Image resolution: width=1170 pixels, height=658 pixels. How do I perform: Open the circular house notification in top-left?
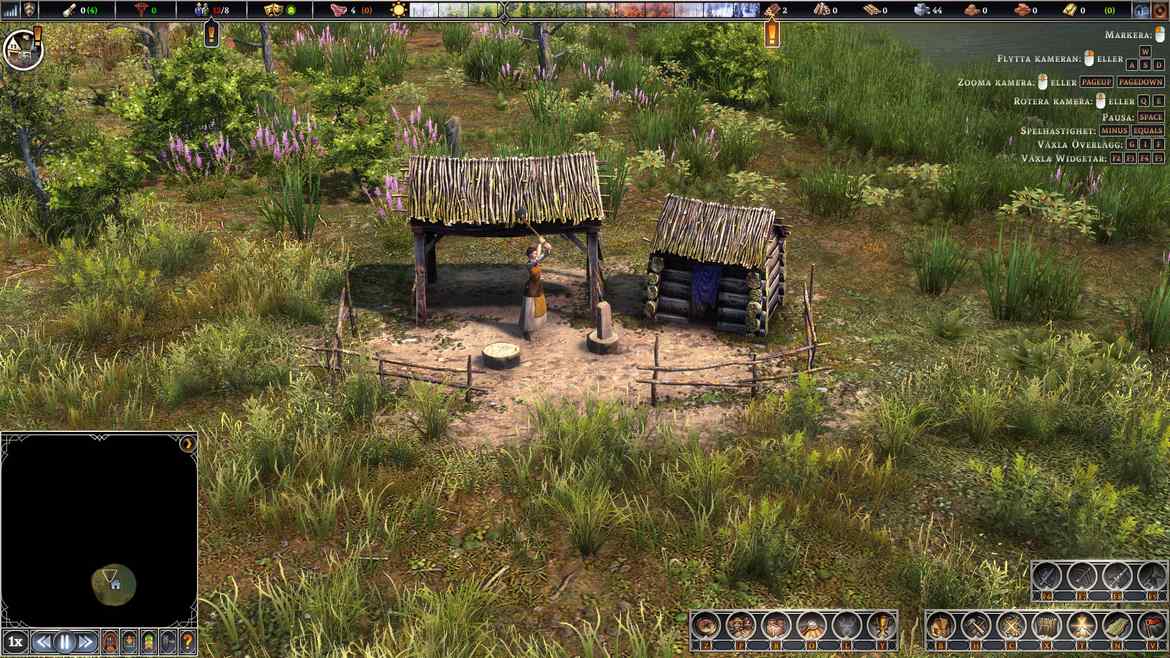21,49
